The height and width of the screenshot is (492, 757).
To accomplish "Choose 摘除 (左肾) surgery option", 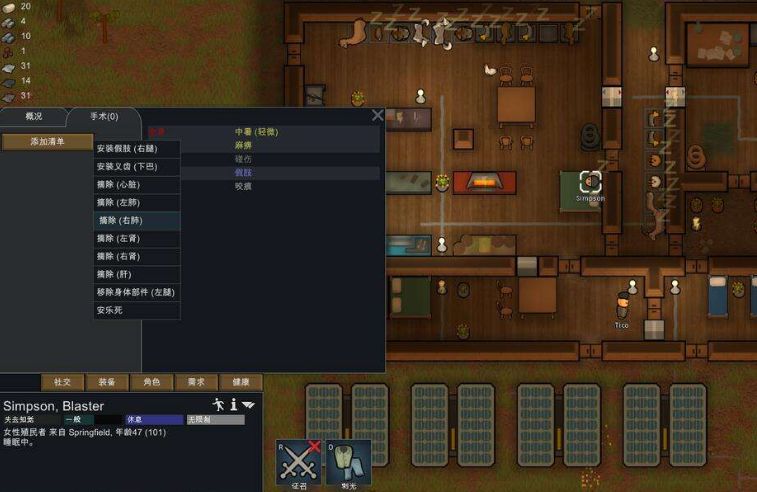I will pos(119,238).
